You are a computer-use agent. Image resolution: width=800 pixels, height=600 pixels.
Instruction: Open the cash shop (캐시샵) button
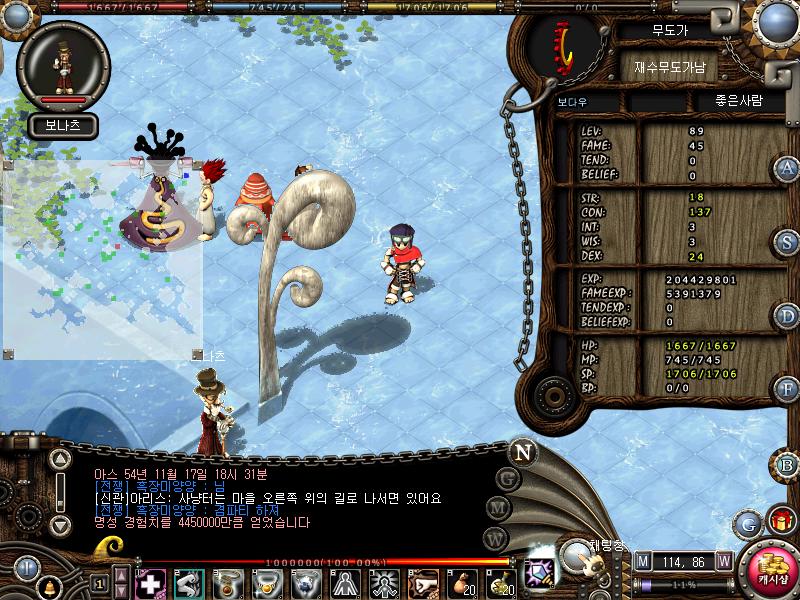[772, 570]
